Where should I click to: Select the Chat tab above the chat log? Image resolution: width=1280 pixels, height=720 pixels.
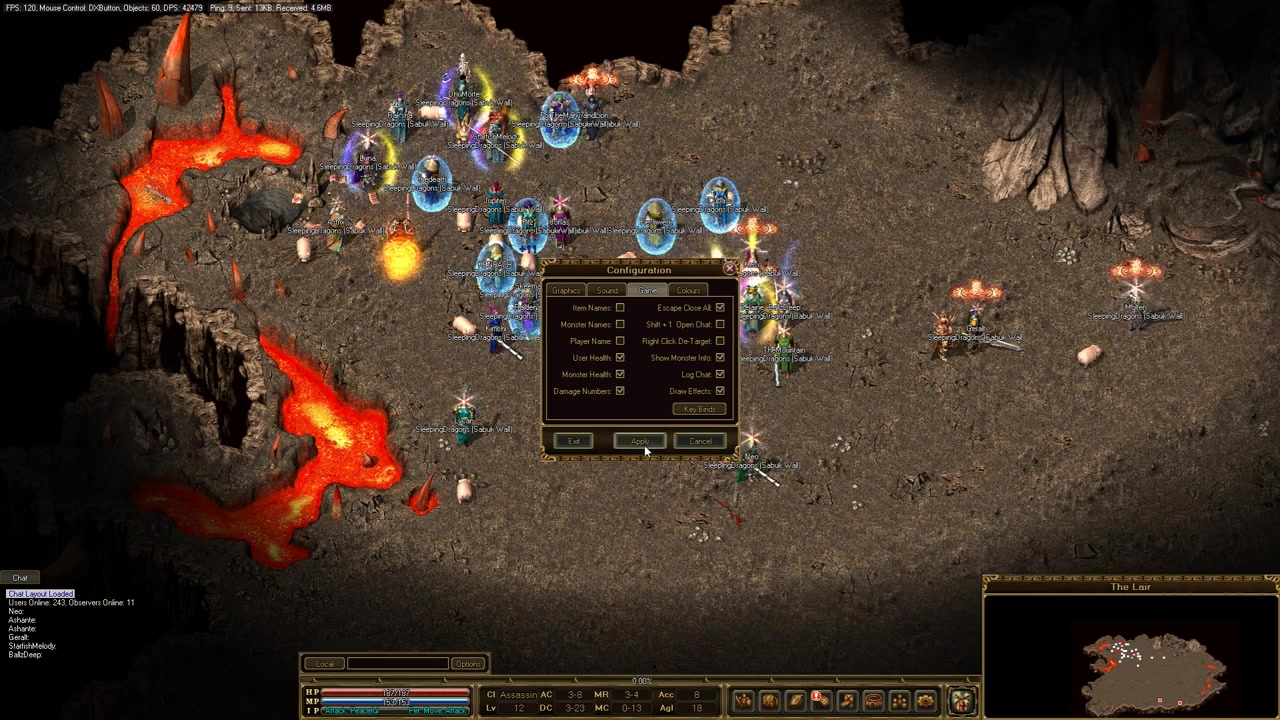[20, 578]
